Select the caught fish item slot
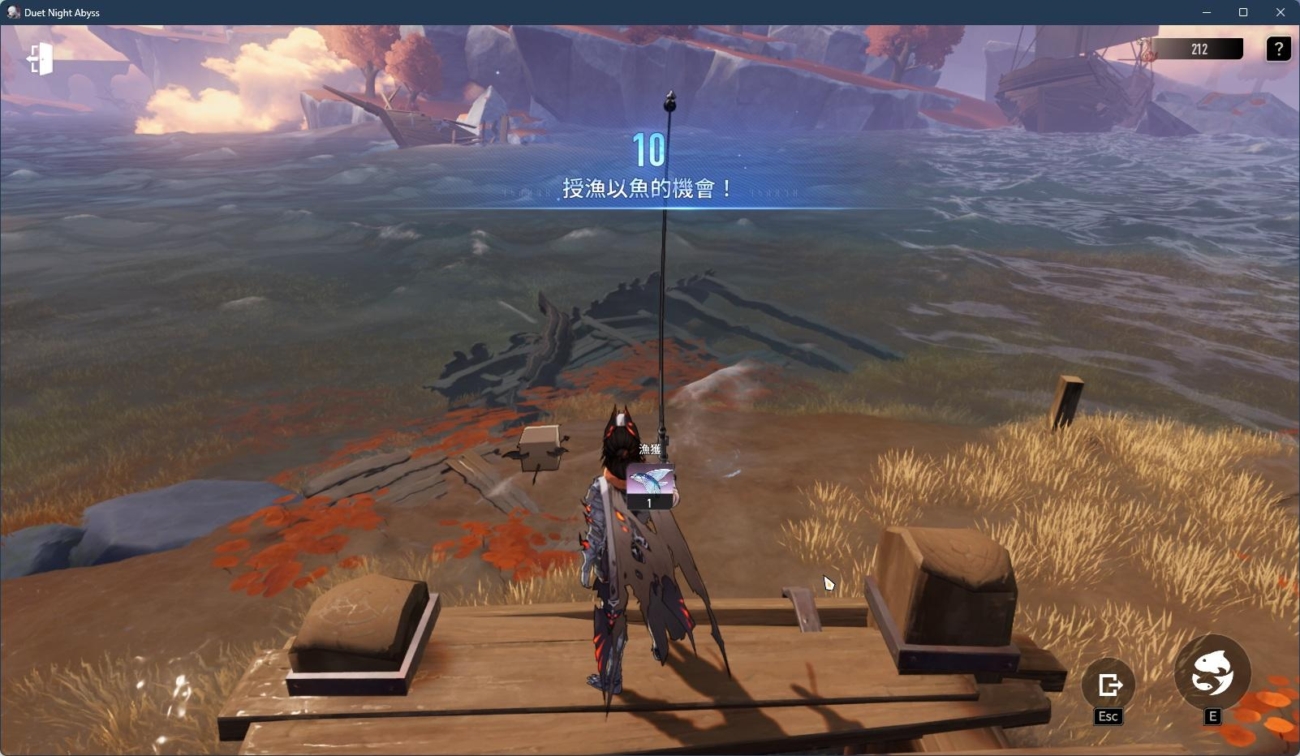The width and height of the screenshot is (1300, 756). 650,485
